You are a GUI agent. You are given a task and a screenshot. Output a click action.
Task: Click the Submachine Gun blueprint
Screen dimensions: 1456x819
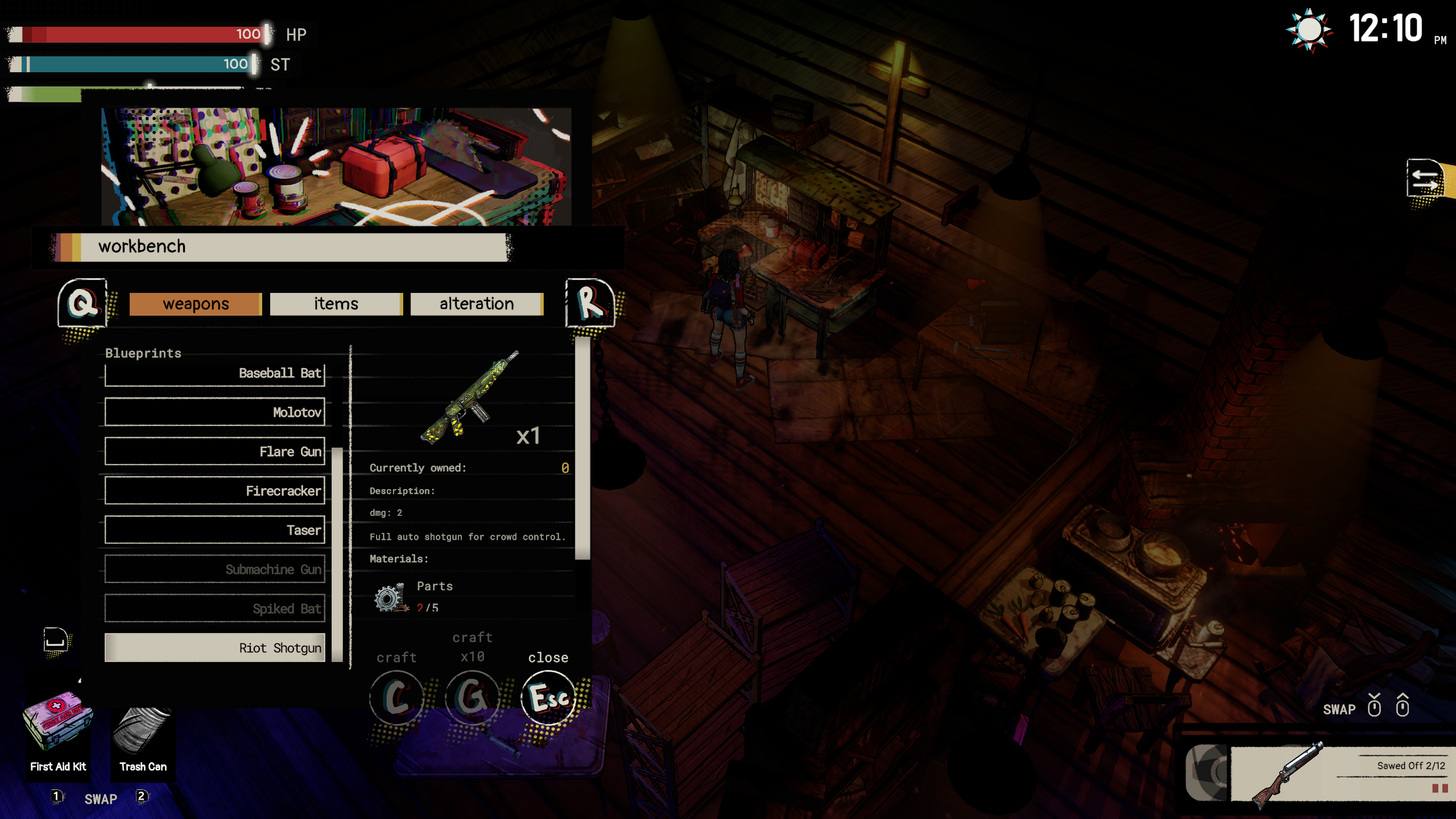[x=215, y=569]
